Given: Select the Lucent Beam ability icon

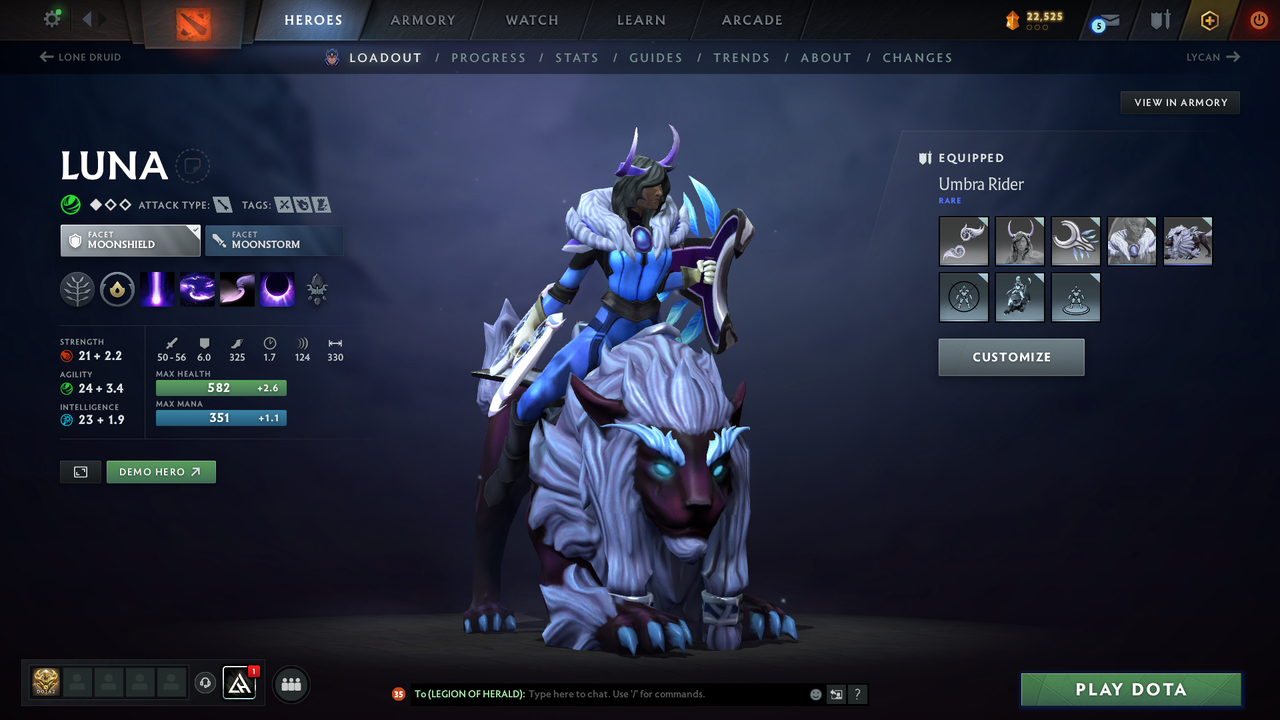Looking at the screenshot, I should point(157,290).
